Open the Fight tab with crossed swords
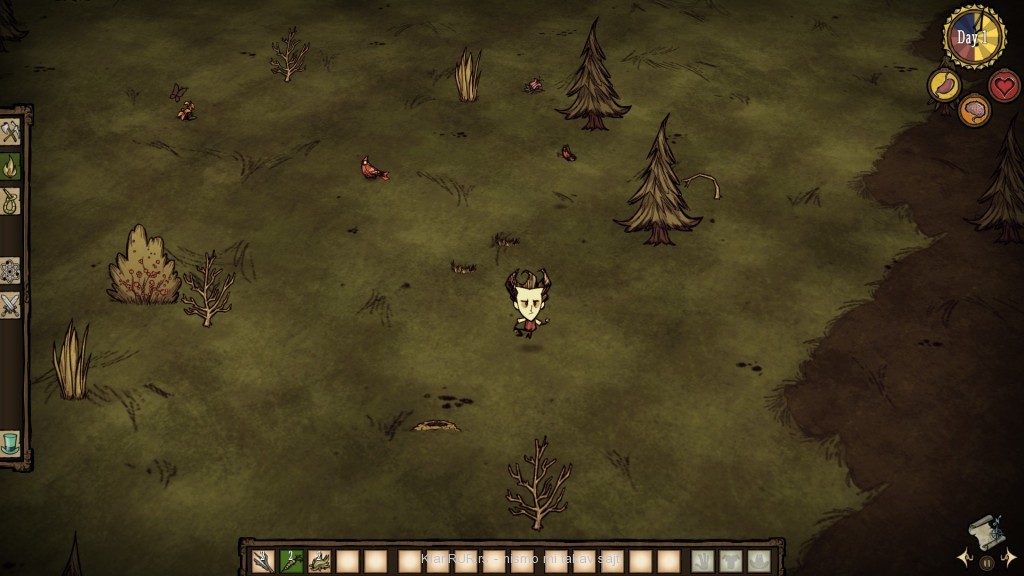The width and height of the screenshot is (1024, 576). click(x=10, y=304)
